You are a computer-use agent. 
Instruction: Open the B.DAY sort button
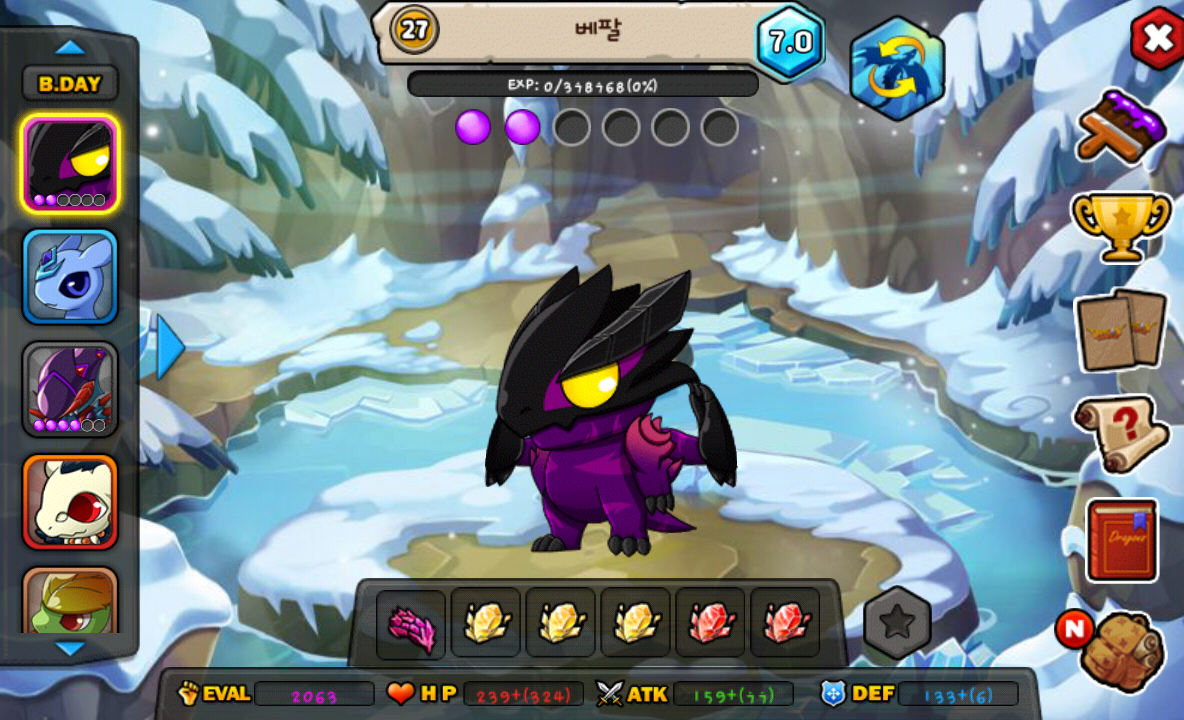coord(70,84)
